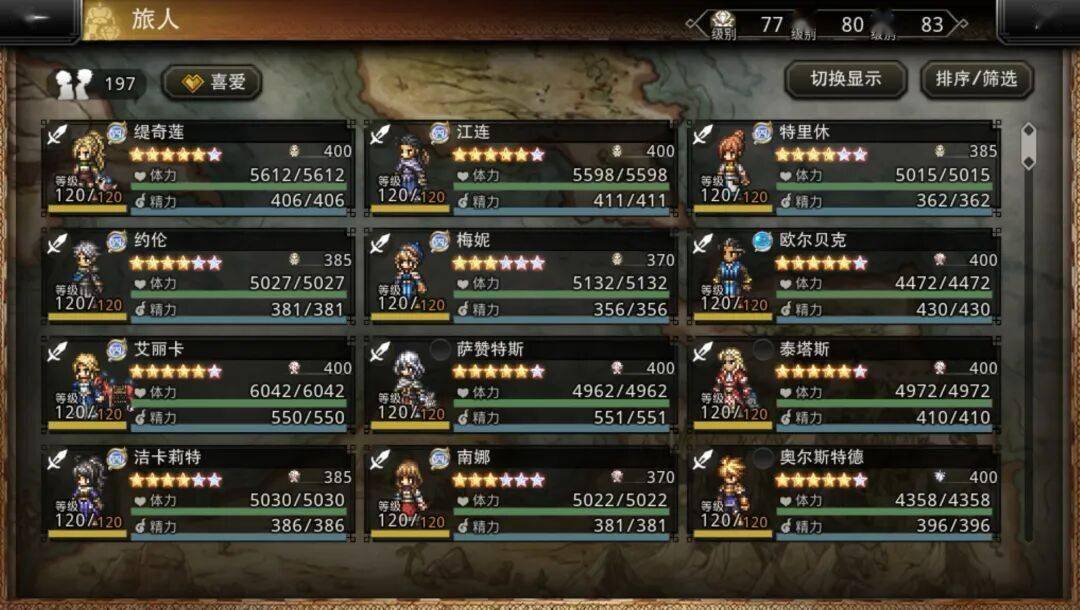Select the traveler card for 缇奇莲
1080x610 pixels.
[199, 168]
